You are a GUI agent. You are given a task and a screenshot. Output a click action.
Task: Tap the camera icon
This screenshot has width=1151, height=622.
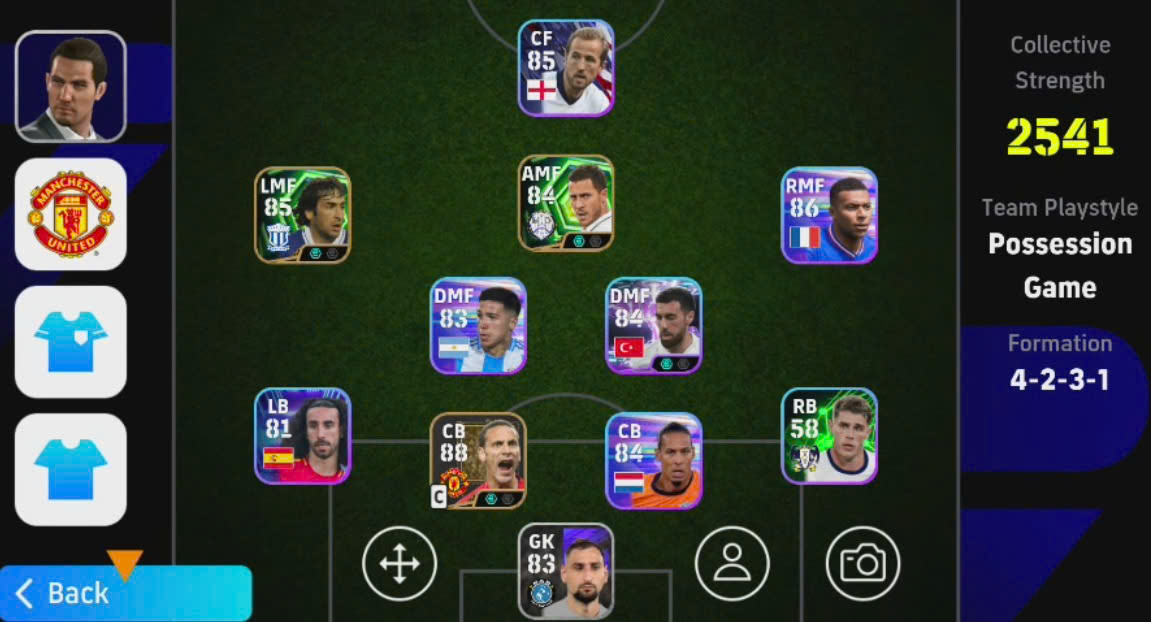point(863,564)
